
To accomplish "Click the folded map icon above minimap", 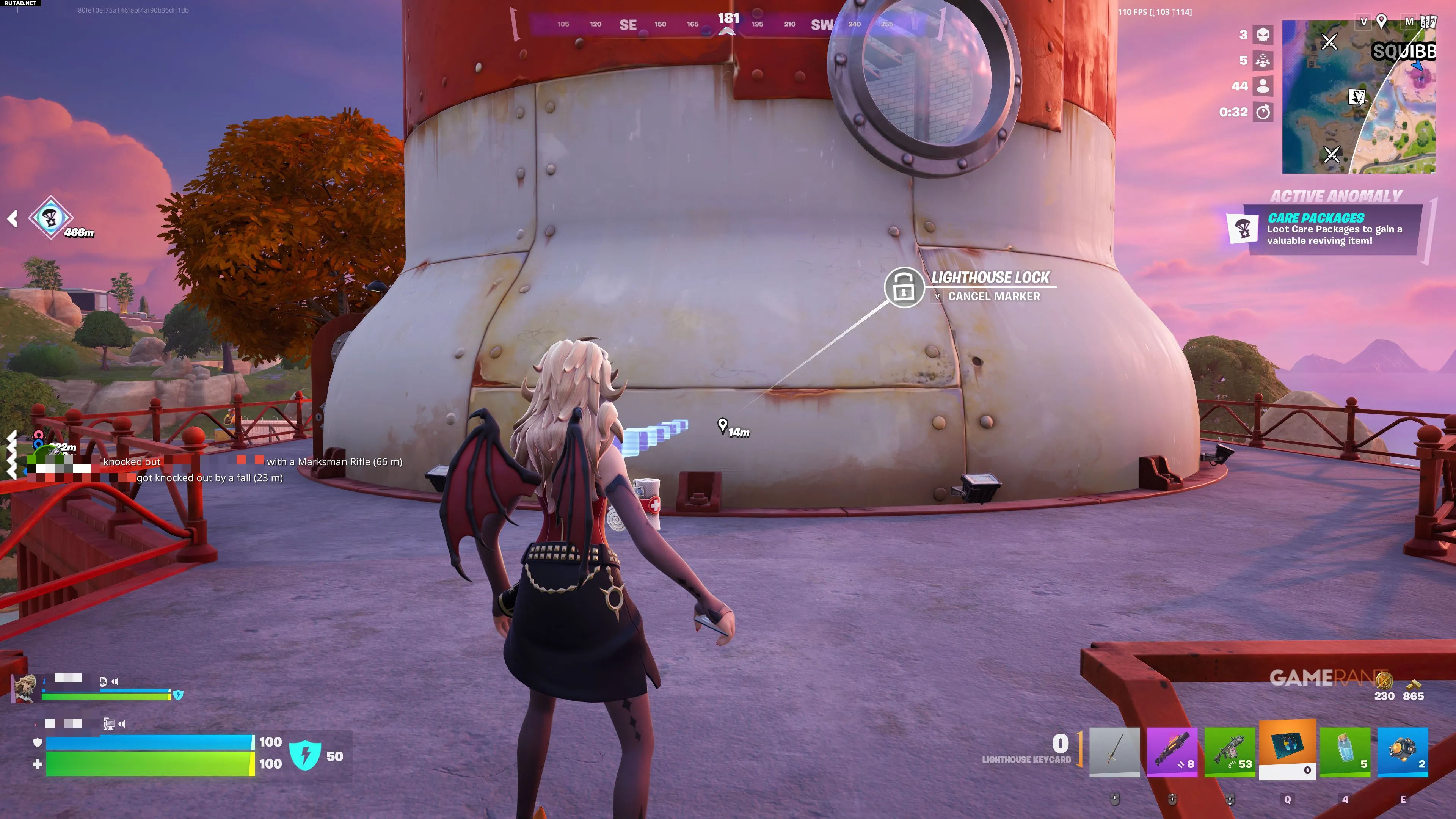I will point(1428,22).
